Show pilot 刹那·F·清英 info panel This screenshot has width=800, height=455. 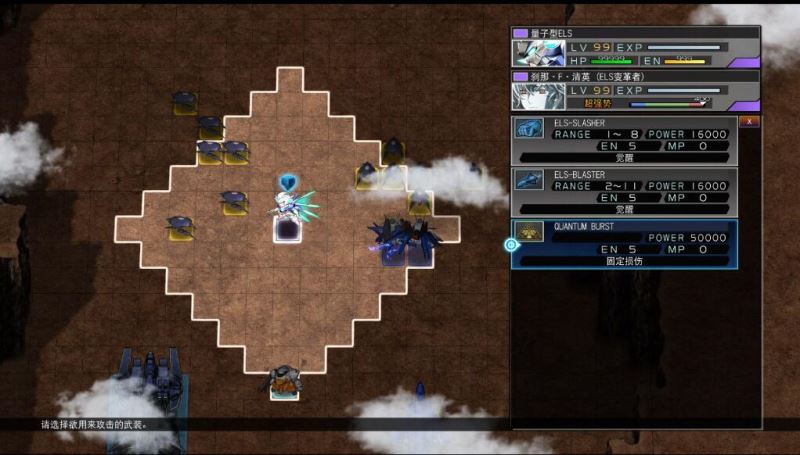pyautogui.click(x=635, y=90)
